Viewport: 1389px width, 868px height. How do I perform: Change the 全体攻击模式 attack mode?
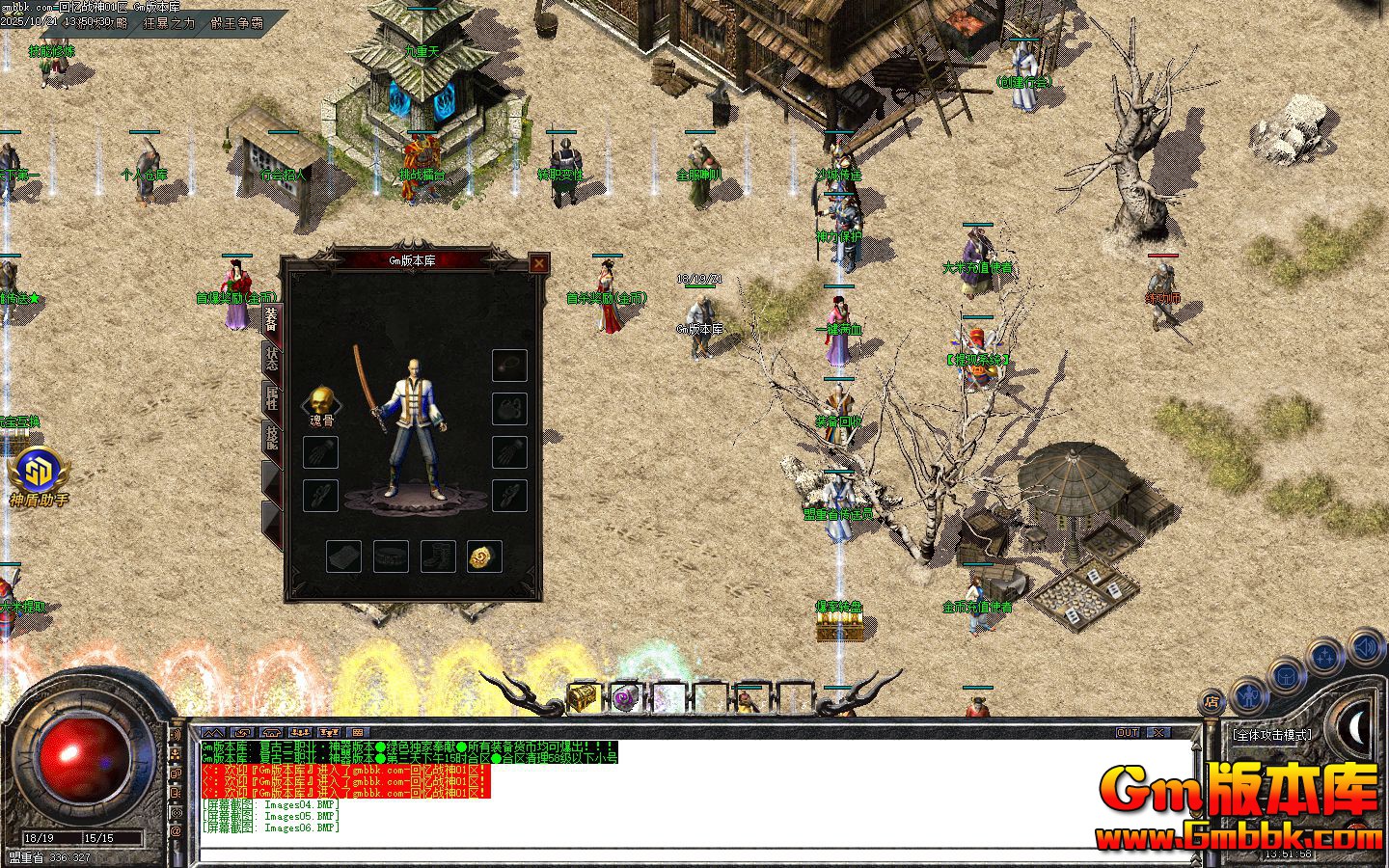1272,735
